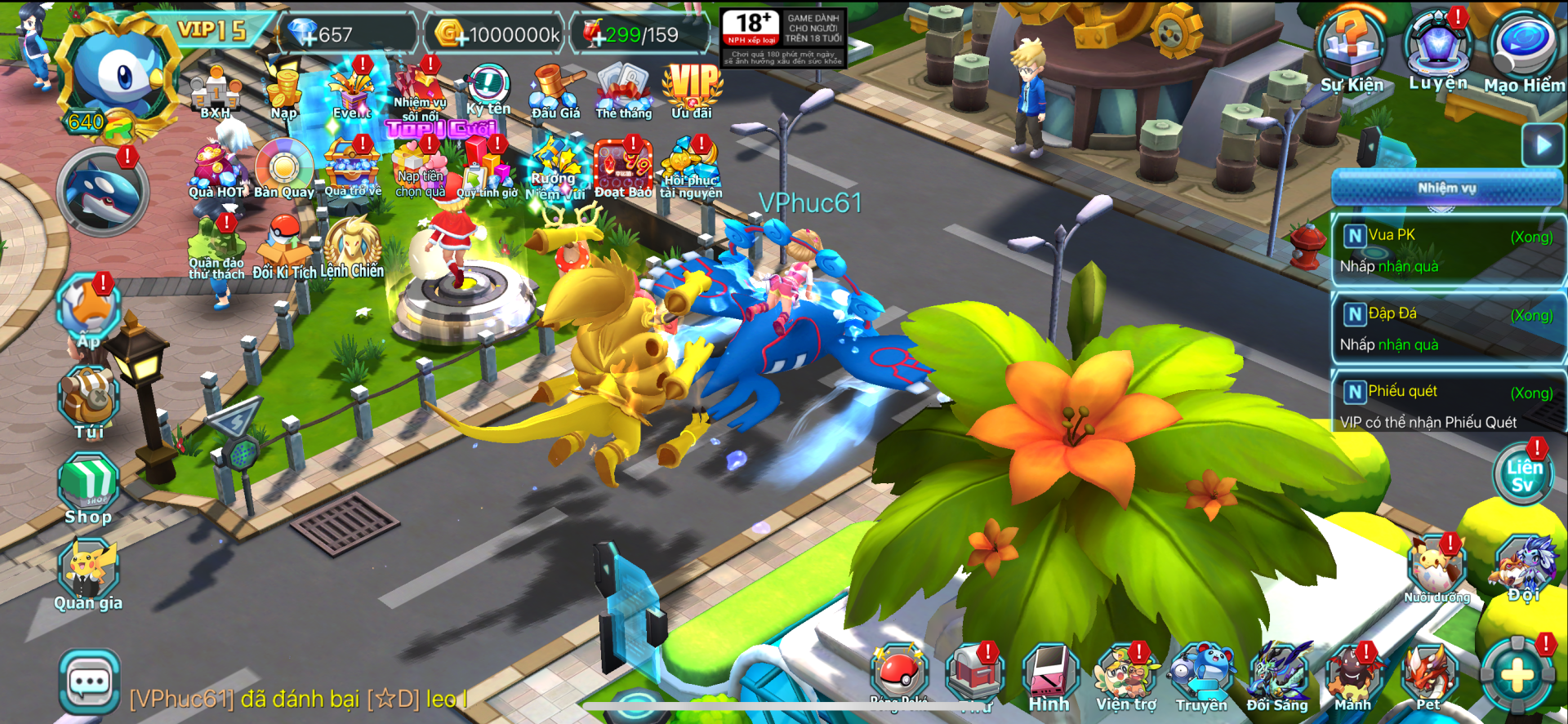Open the Nạp top-up menu
Screen dimensions: 1568x724
(x=284, y=91)
